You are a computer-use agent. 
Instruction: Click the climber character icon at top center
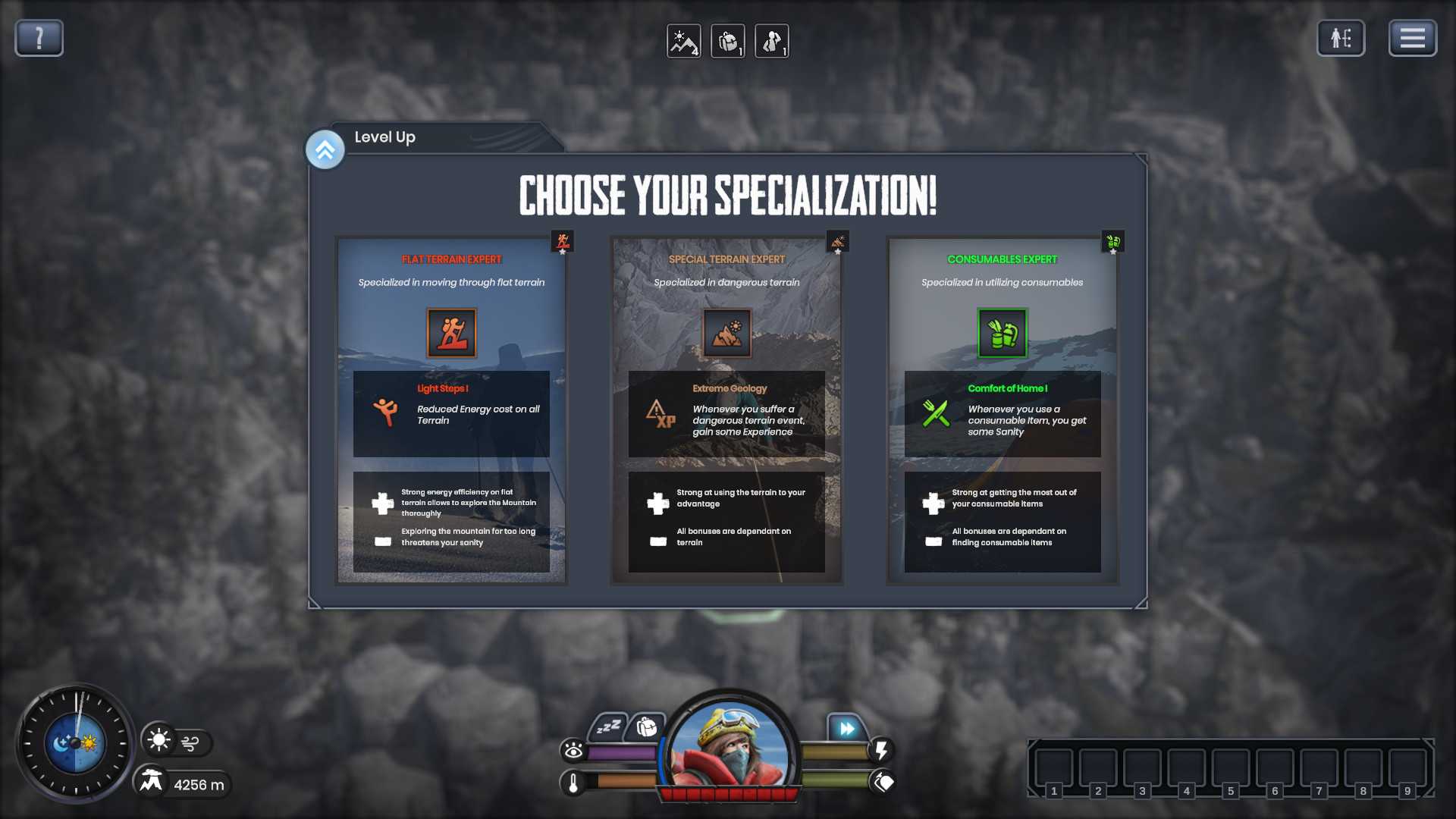click(771, 42)
